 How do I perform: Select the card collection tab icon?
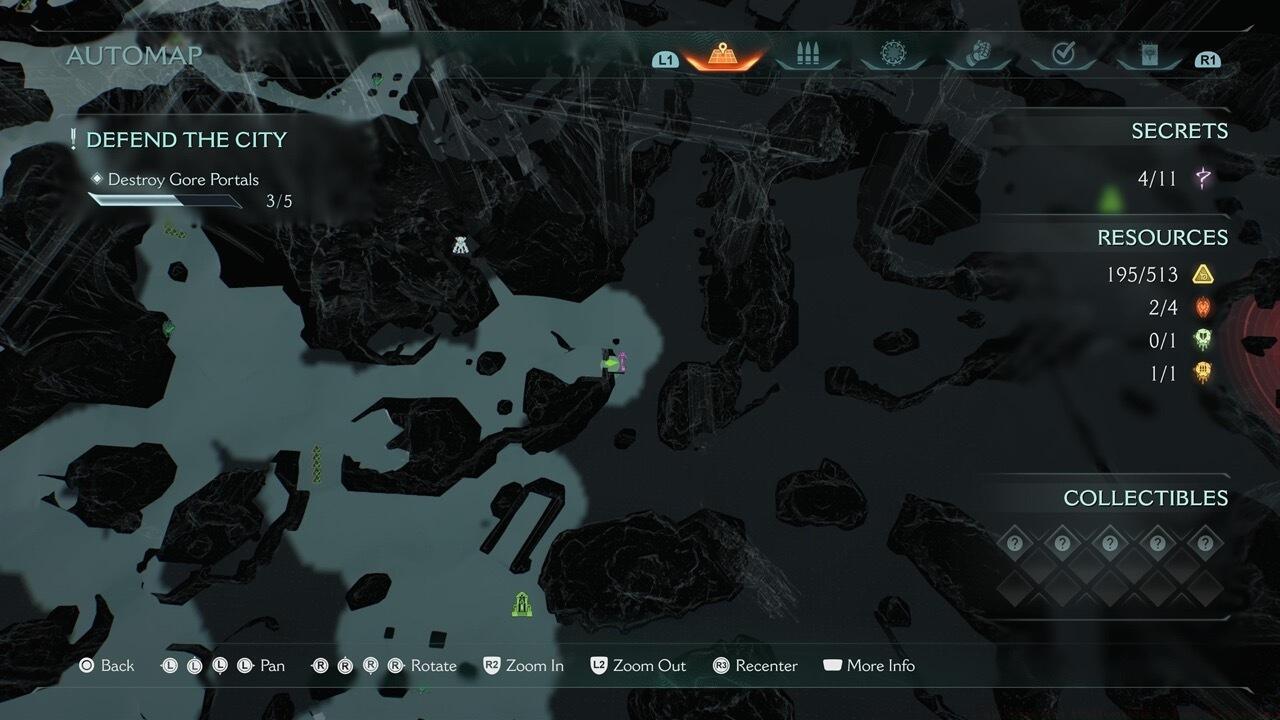coord(1148,55)
